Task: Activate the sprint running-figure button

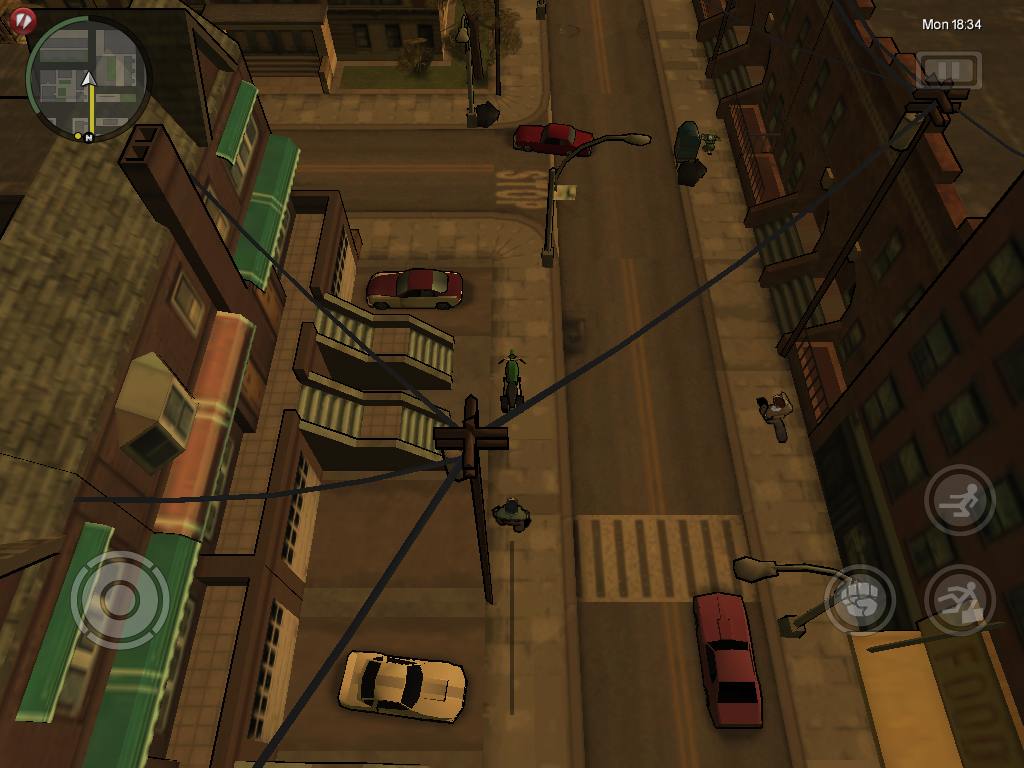Action: coord(959,499)
